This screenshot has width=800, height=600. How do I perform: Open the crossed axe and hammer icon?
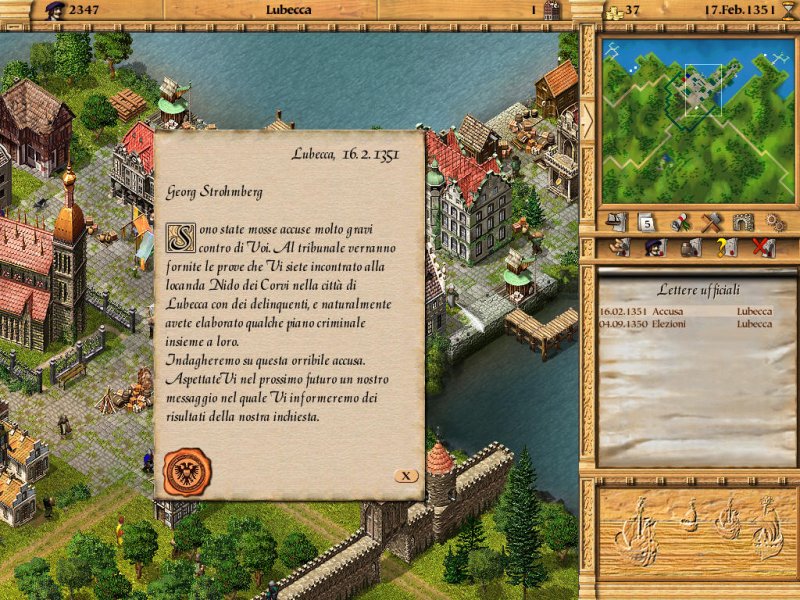click(711, 222)
